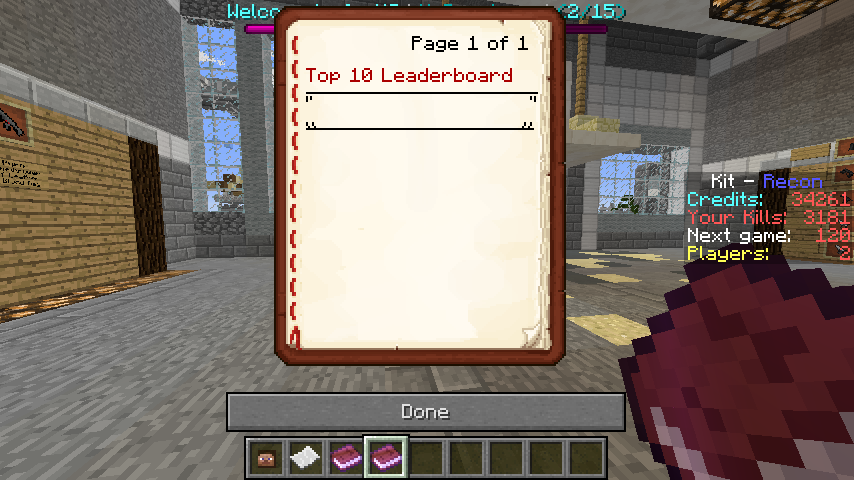This screenshot has height=480, width=854.
Task: Select the player head hotbar slot
Action: point(265,458)
